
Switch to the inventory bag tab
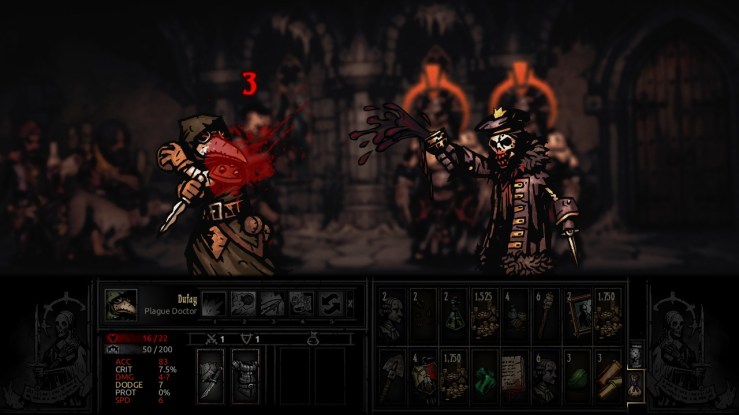(635, 384)
